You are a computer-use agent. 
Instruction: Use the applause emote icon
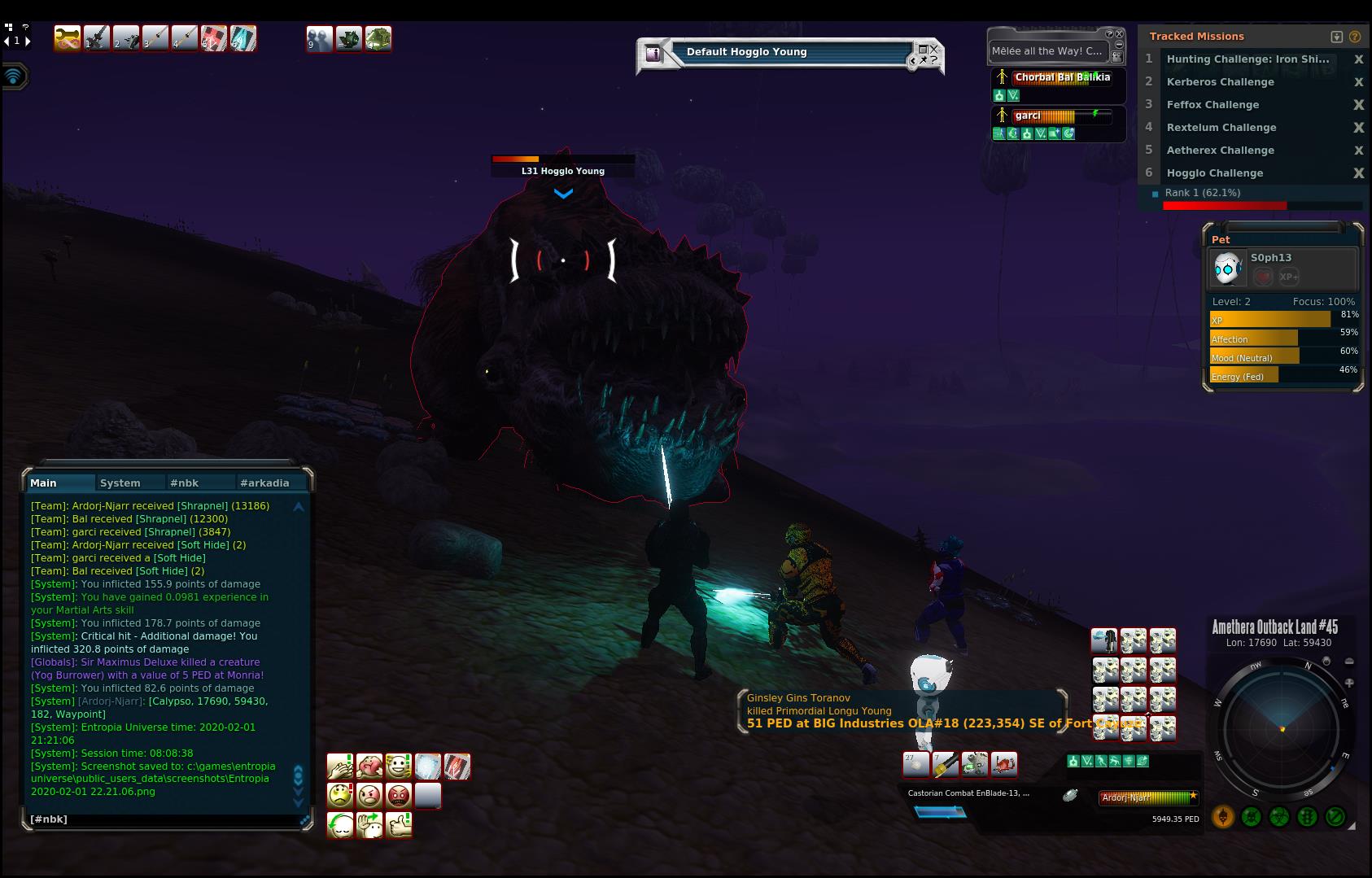pos(340,767)
